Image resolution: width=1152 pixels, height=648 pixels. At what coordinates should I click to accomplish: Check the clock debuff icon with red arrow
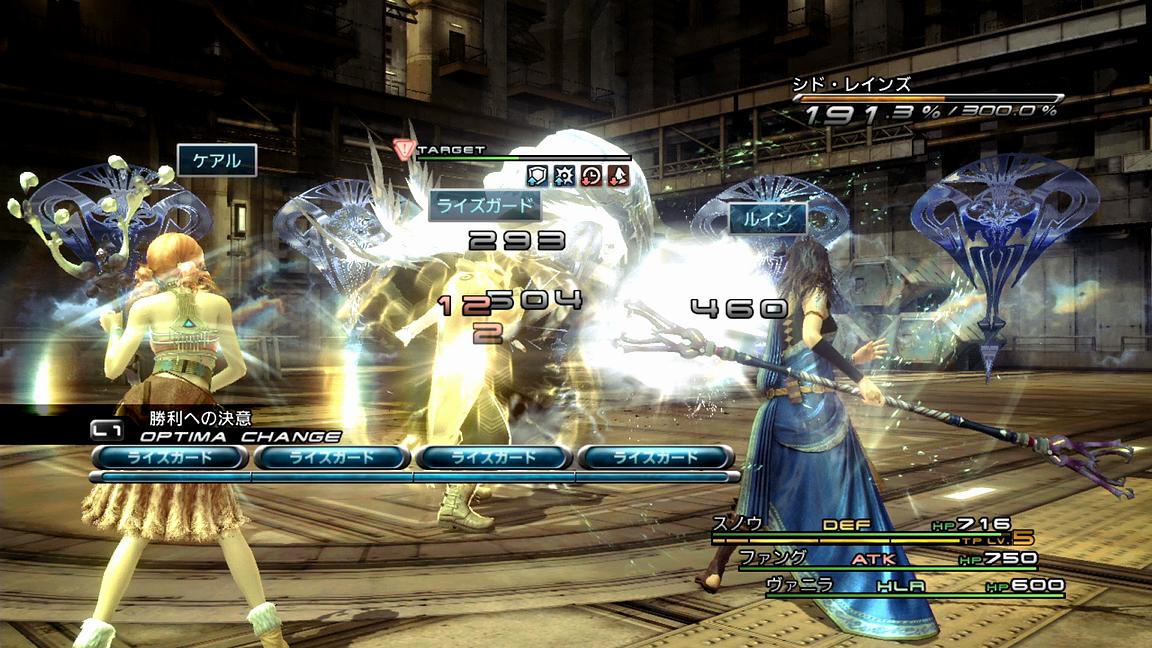591,175
